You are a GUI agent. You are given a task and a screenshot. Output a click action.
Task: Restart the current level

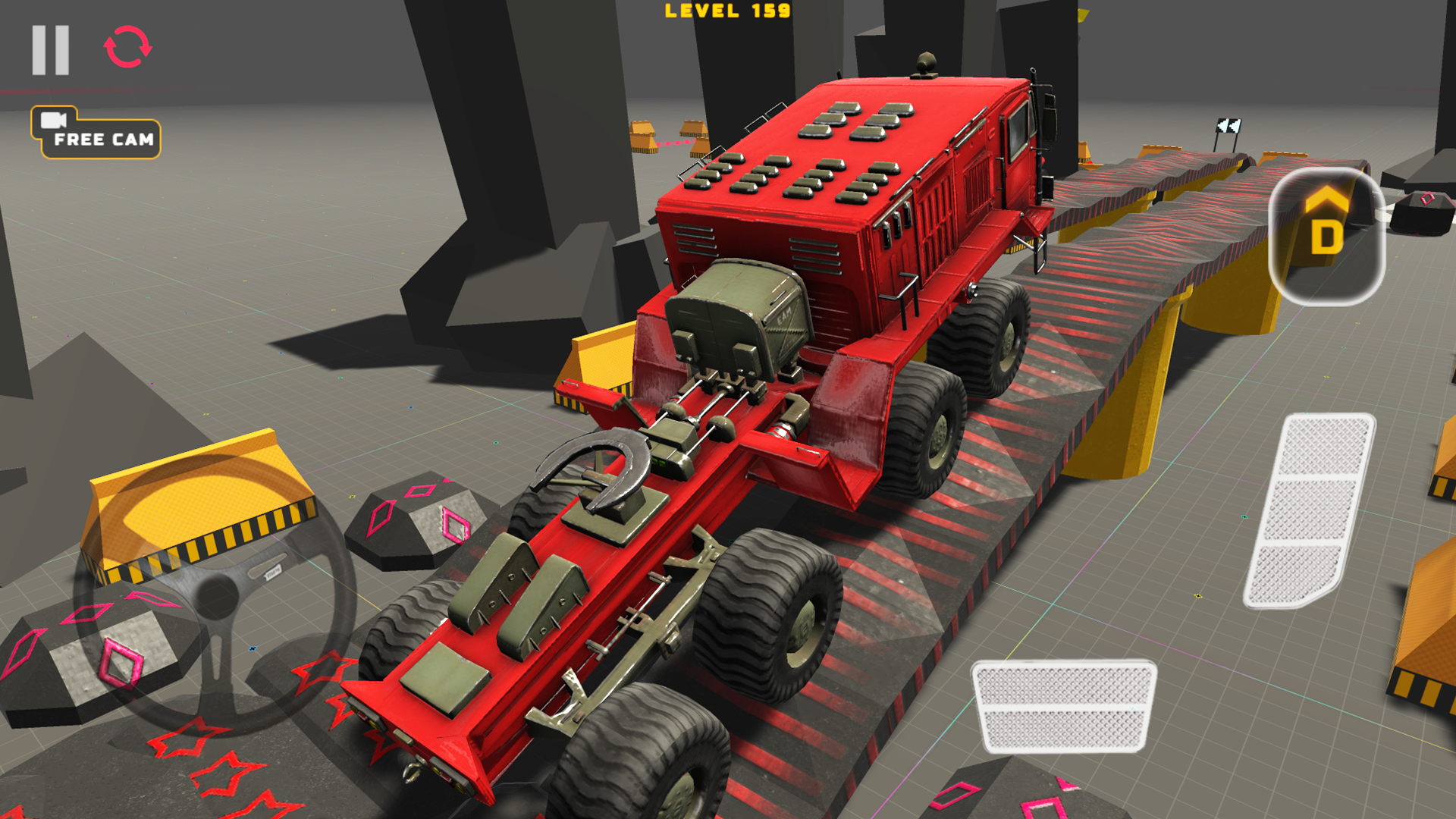pyautogui.click(x=126, y=47)
